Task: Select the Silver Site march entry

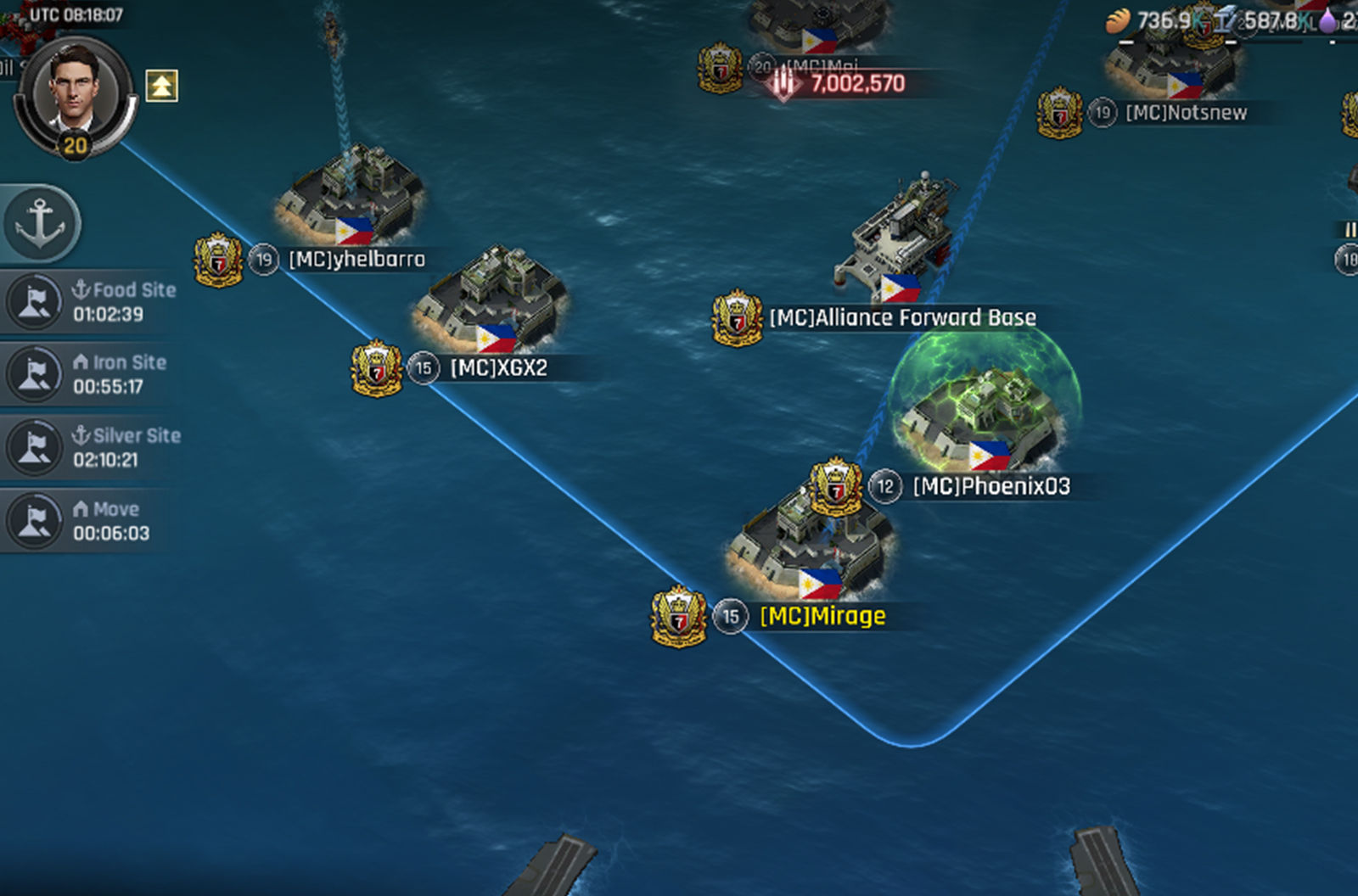Action: [x=92, y=447]
